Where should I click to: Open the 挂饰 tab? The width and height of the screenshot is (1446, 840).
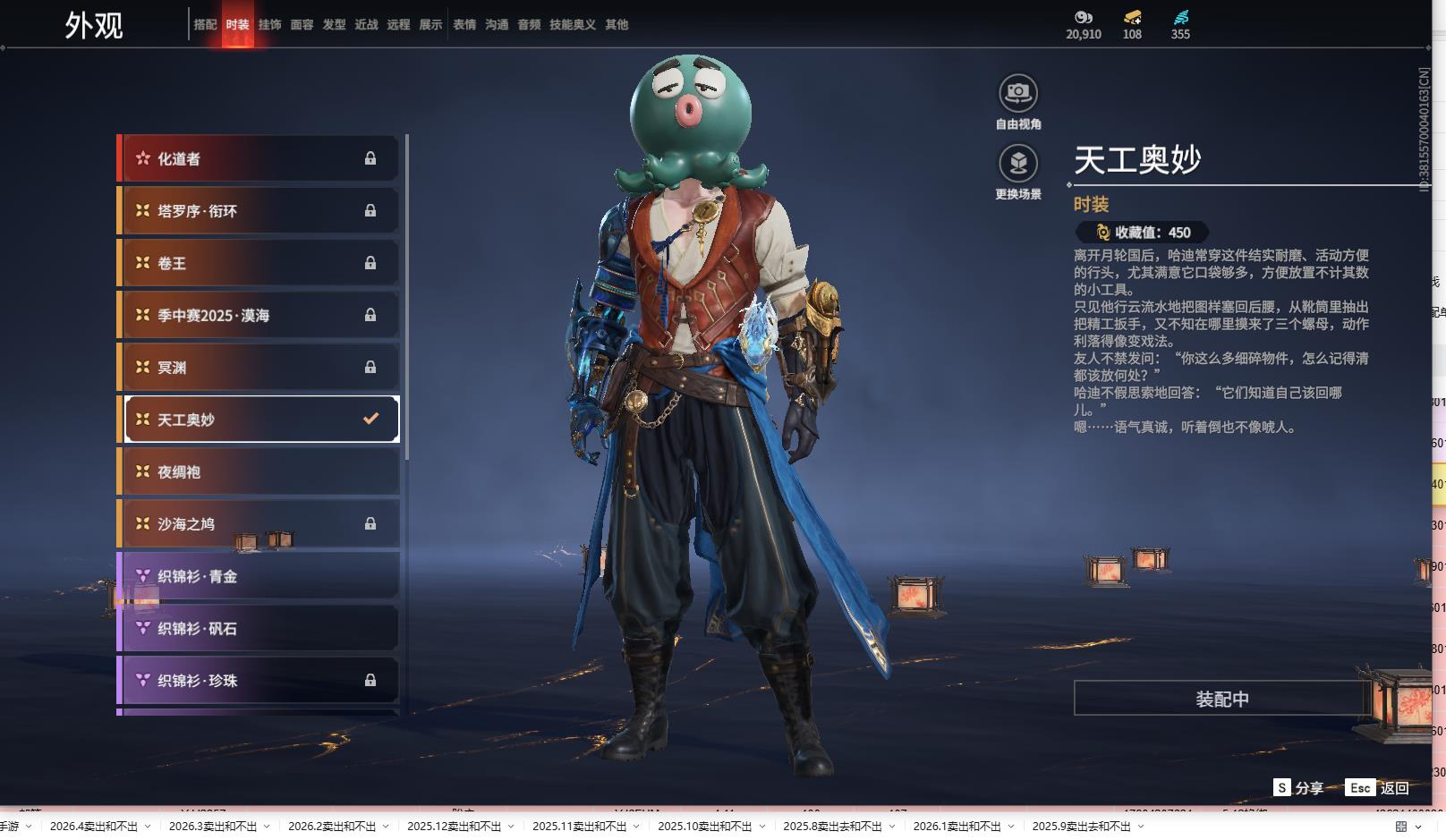[x=269, y=25]
